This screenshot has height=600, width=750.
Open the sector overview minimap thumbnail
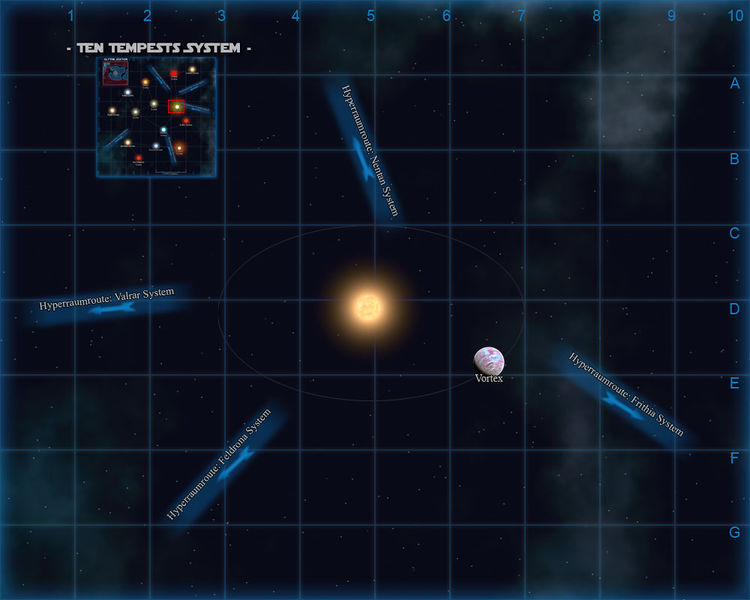(x=156, y=117)
